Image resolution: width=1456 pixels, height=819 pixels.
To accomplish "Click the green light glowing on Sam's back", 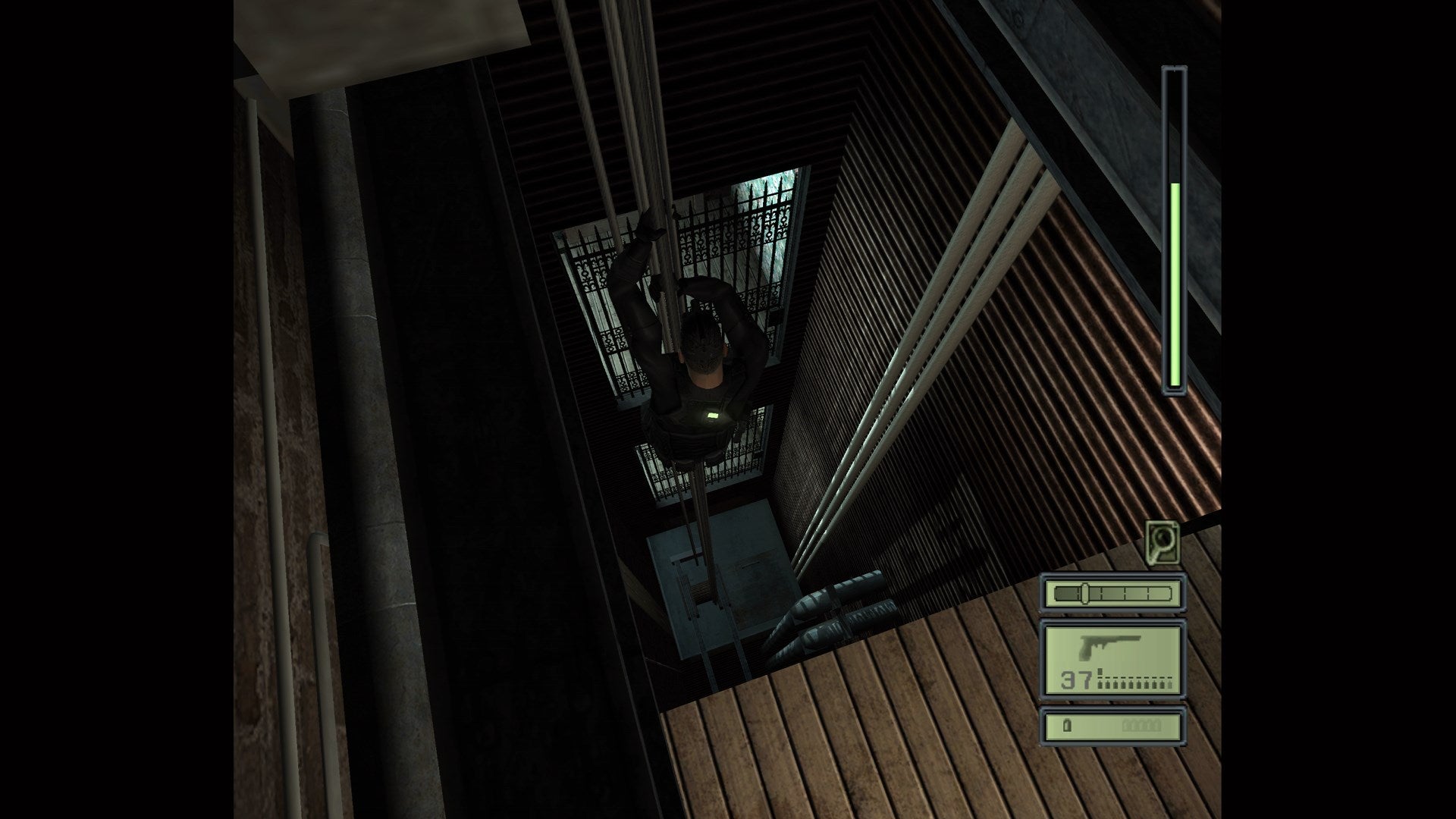I will (714, 416).
